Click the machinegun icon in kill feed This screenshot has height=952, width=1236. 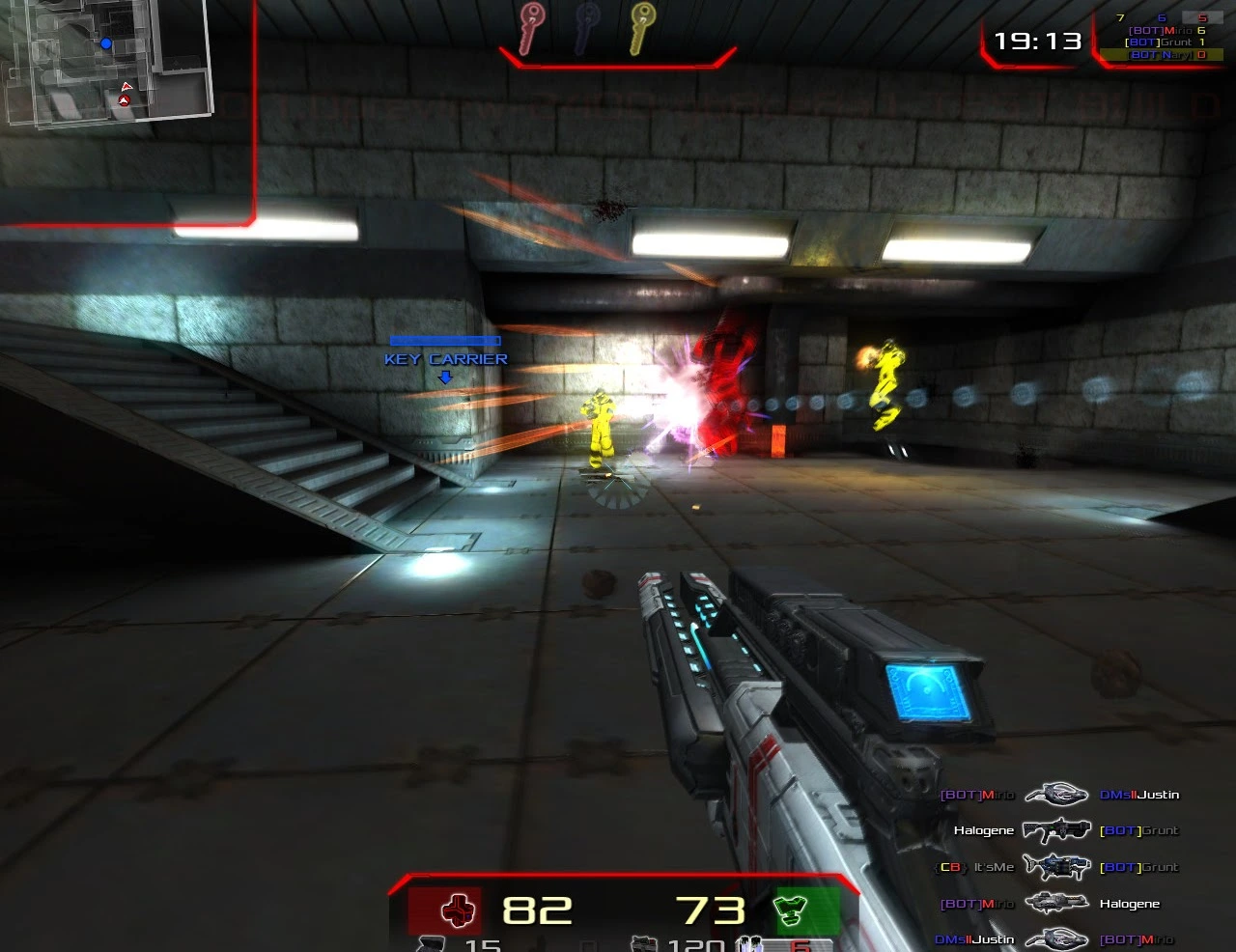(1056, 903)
